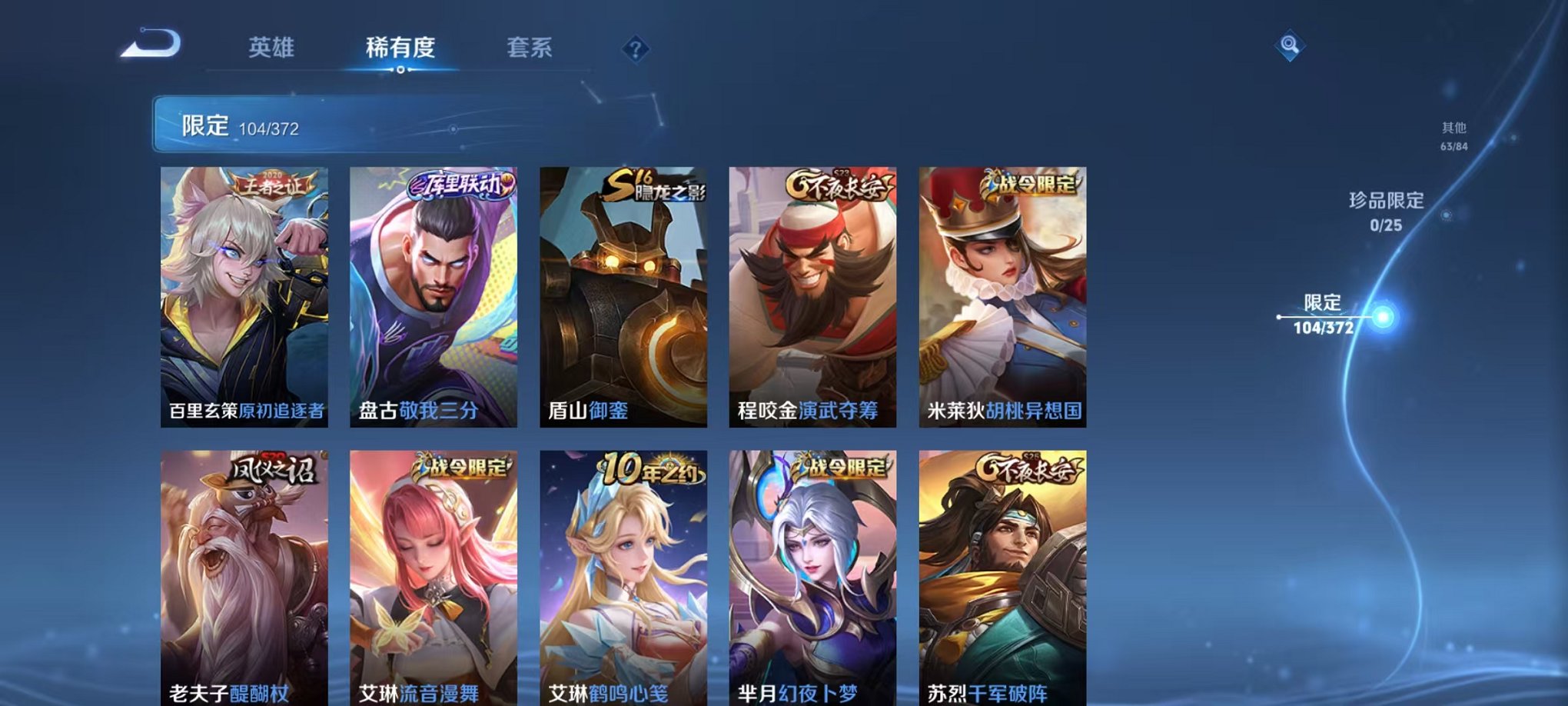Switch to the 英雄 tab

tap(273, 48)
